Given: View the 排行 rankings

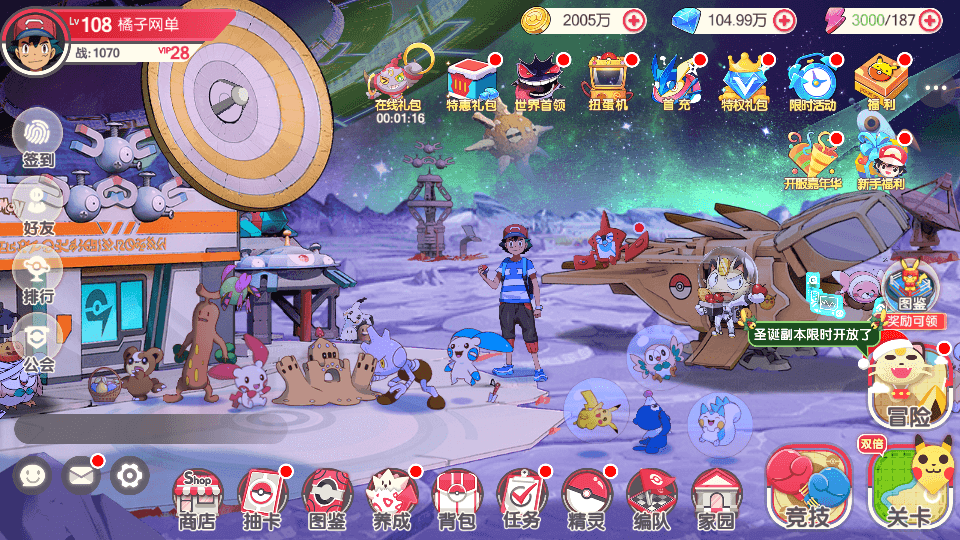Looking at the screenshot, I should [x=38, y=272].
